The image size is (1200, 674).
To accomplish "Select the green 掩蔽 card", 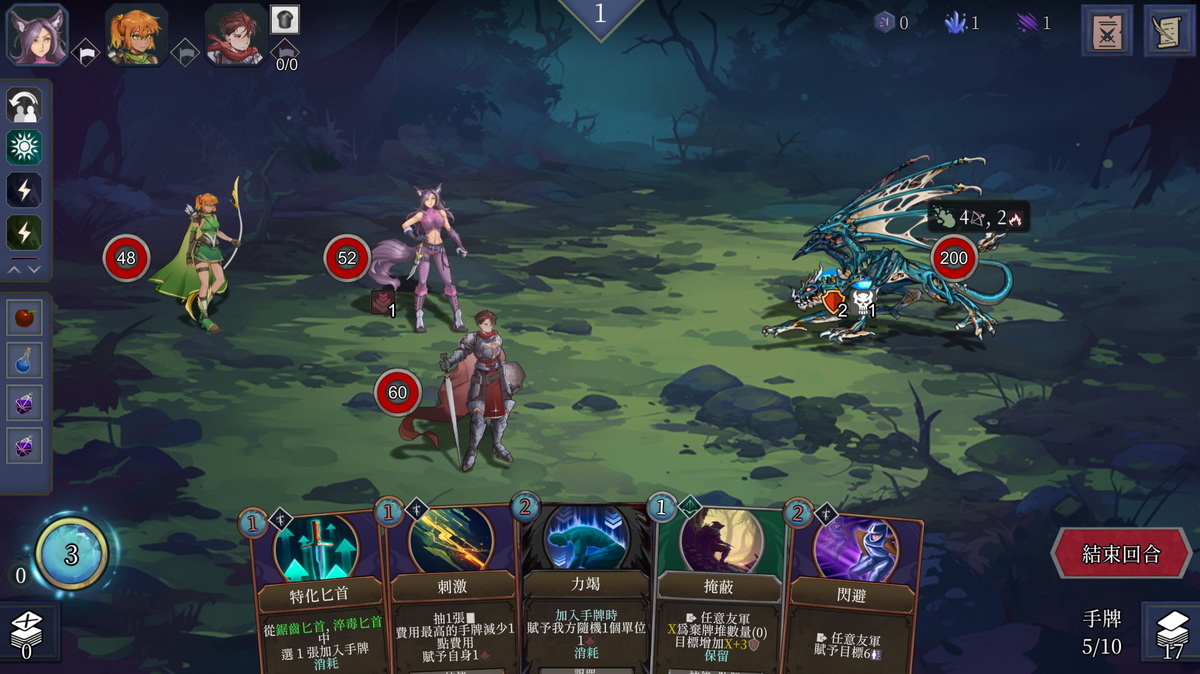I will (717, 590).
